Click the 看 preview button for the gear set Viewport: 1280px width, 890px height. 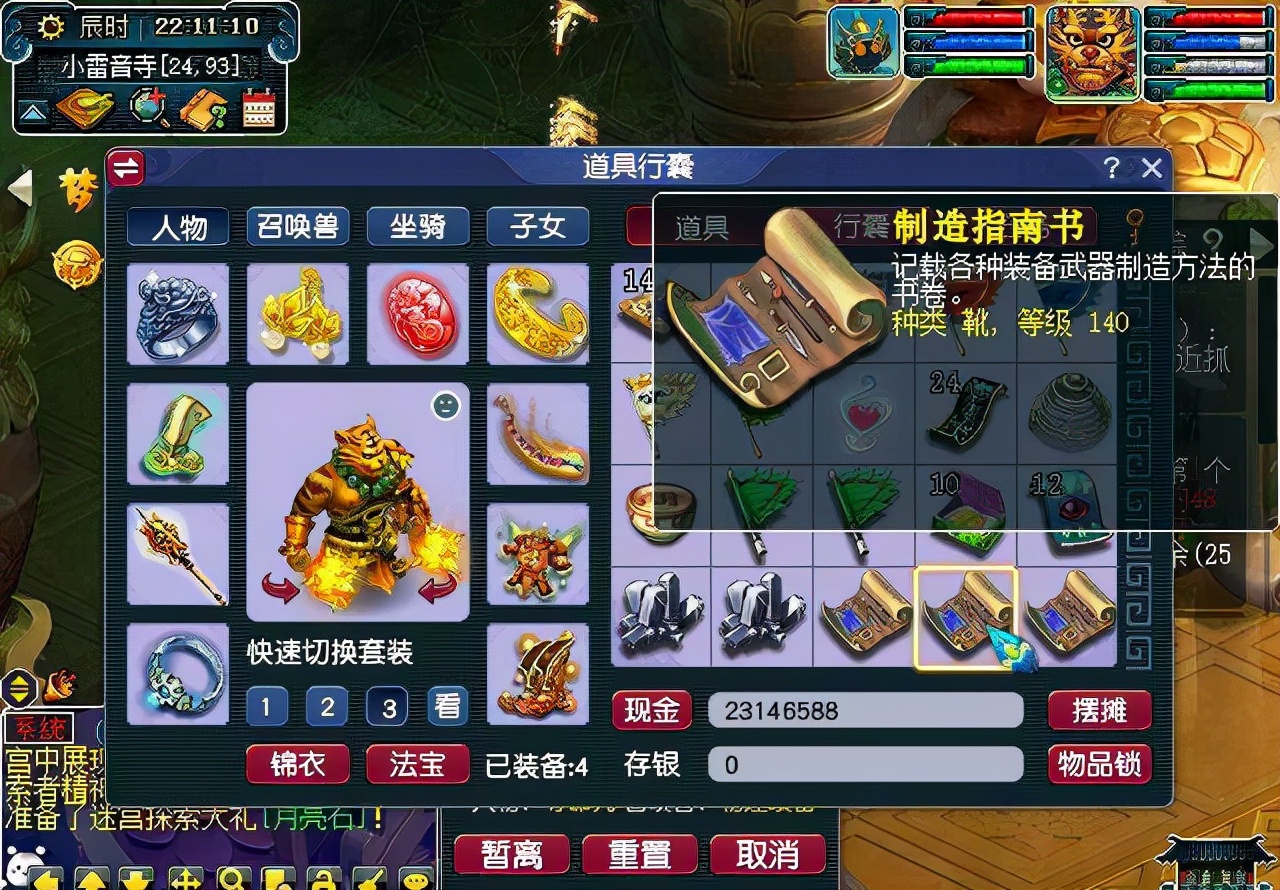446,706
